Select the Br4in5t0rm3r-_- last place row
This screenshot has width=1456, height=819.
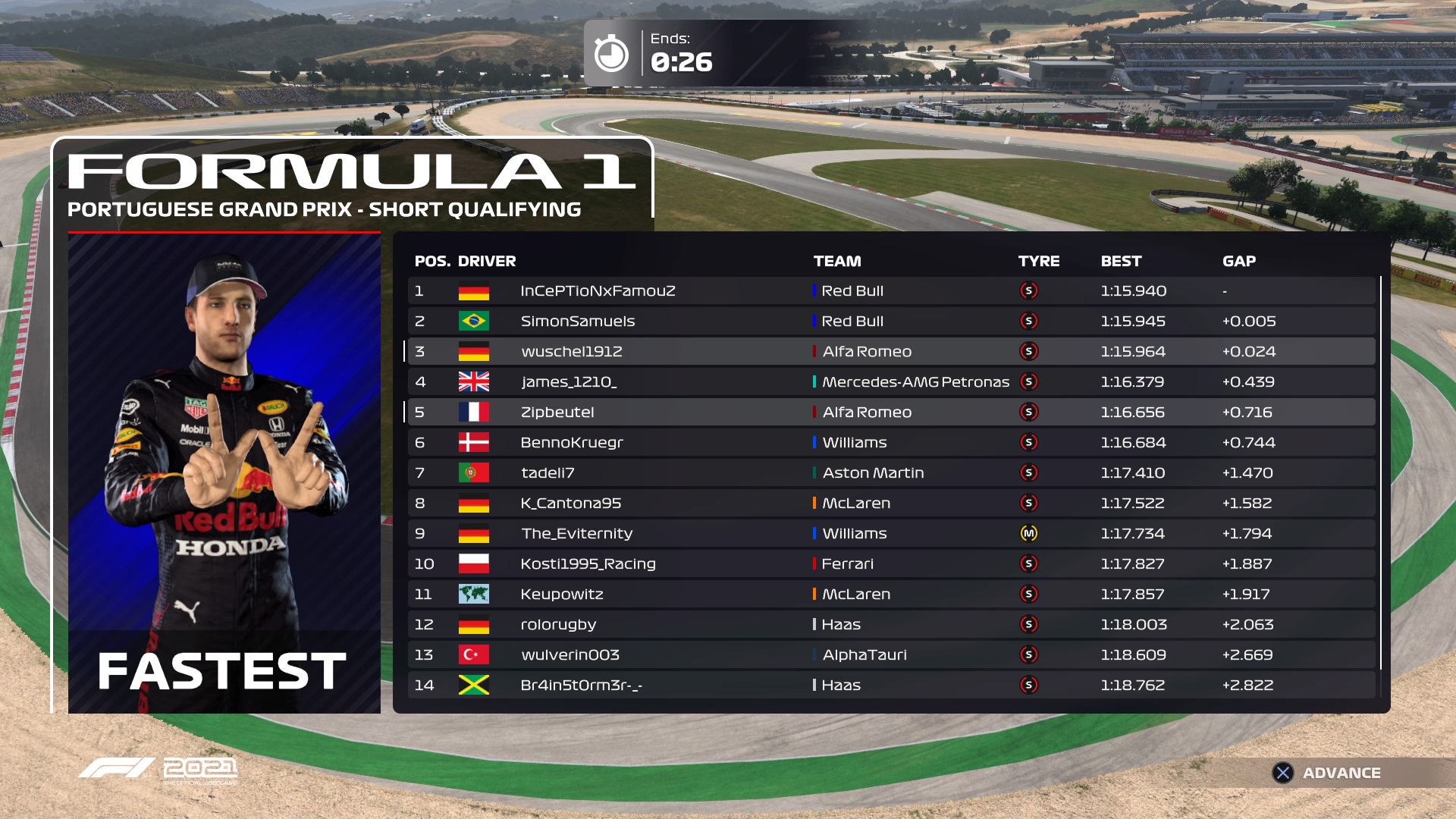click(891, 686)
